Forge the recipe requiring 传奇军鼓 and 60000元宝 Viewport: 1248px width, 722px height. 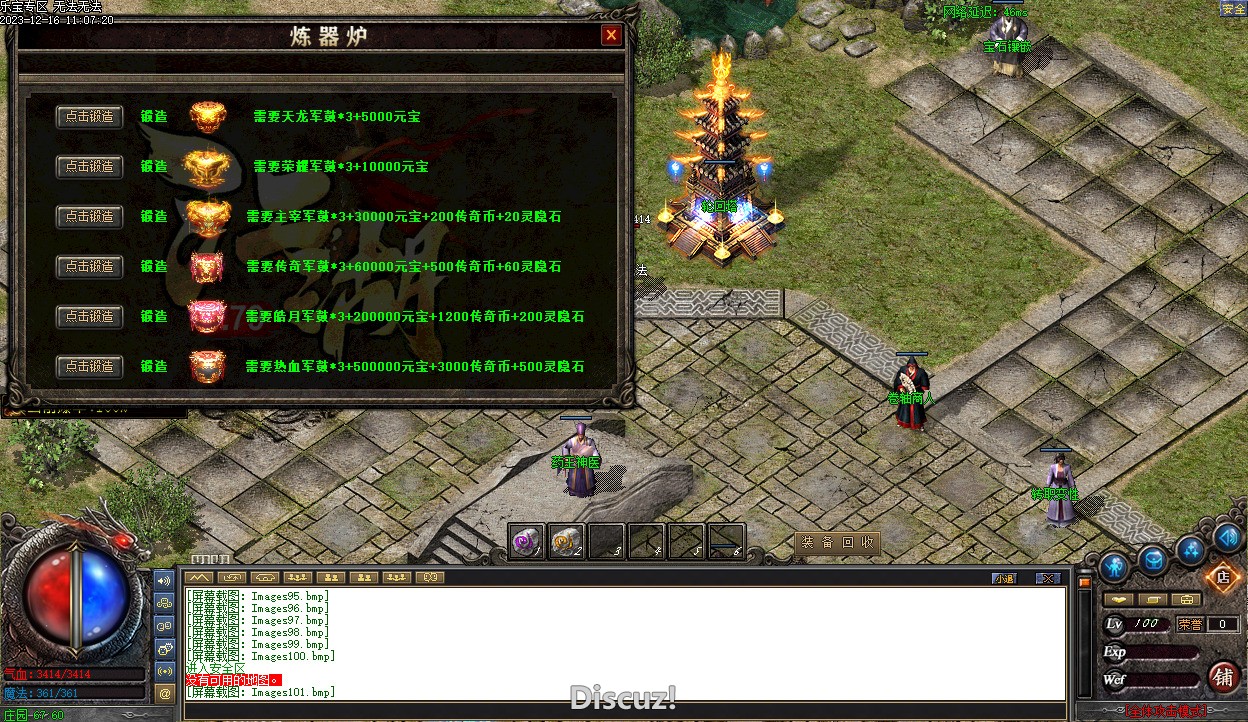point(90,267)
